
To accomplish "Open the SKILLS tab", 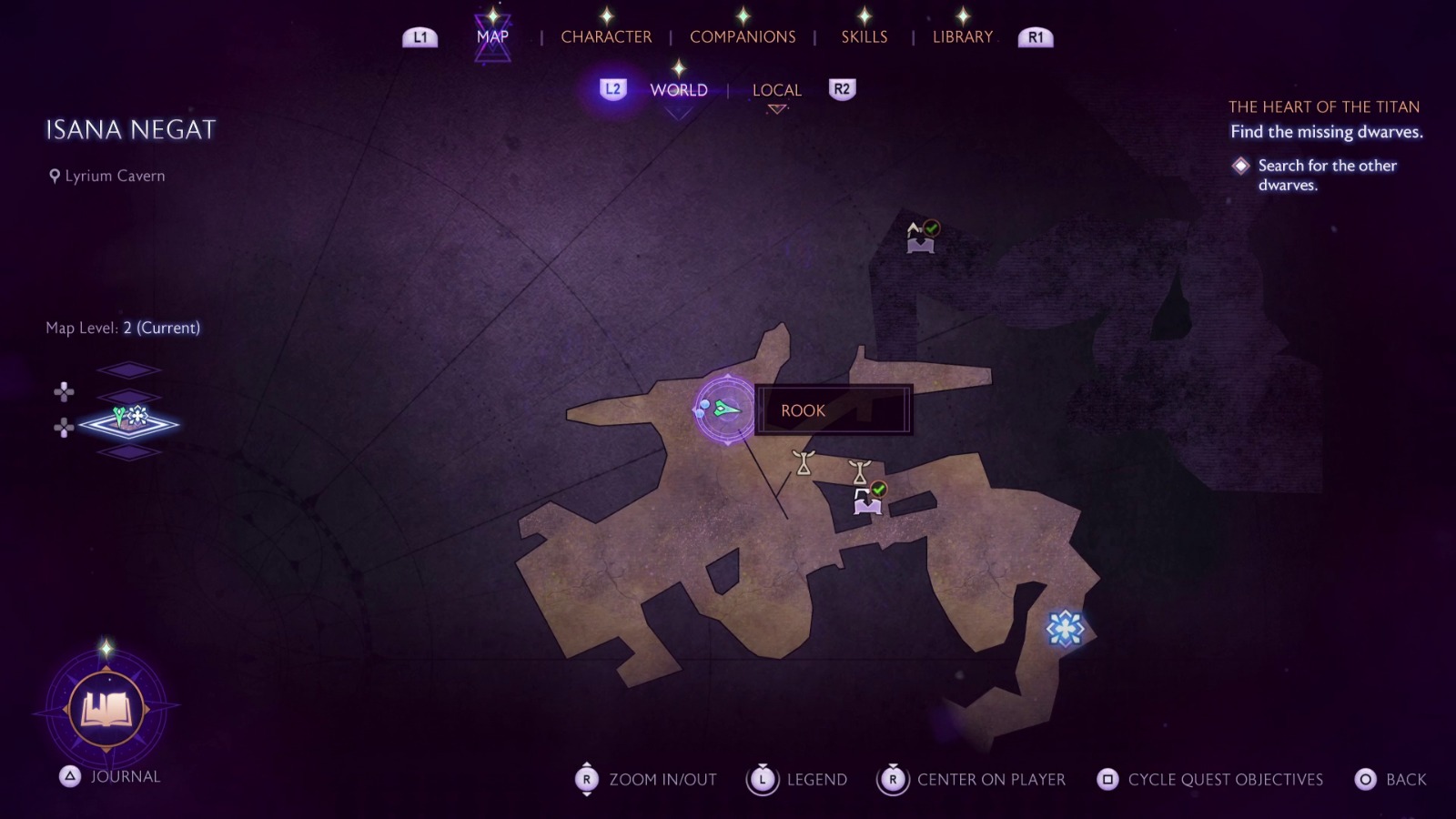I will coord(863,36).
